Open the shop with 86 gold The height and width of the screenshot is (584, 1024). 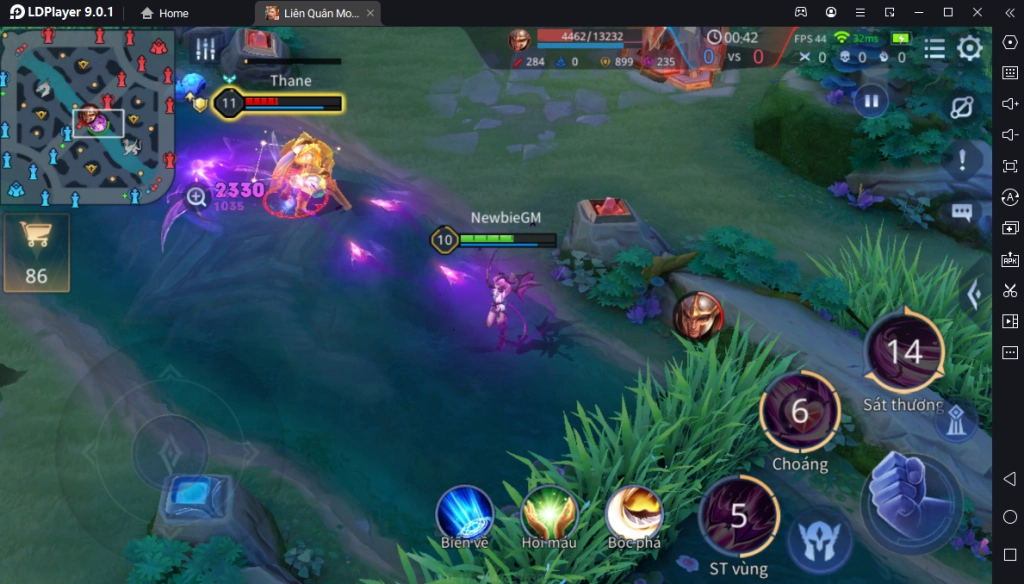click(x=36, y=252)
